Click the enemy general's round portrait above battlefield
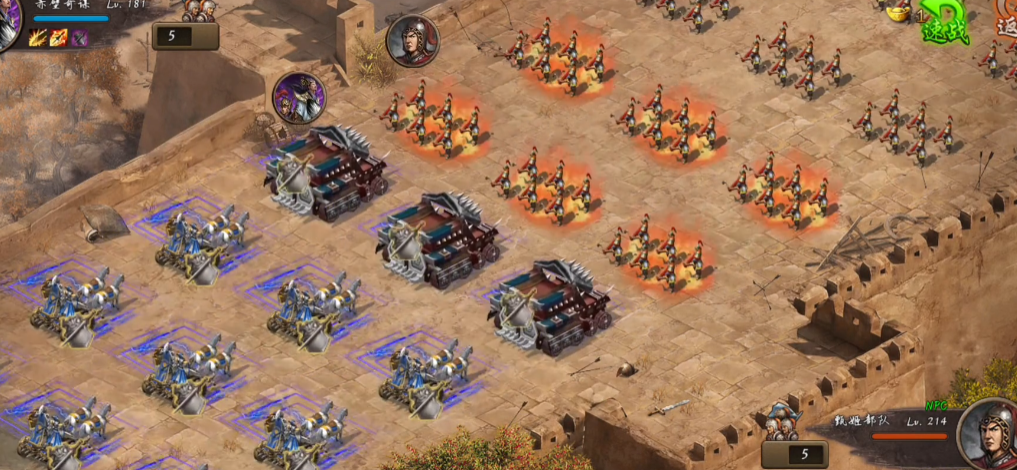The height and width of the screenshot is (470, 1017). click(x=412, y=41)
